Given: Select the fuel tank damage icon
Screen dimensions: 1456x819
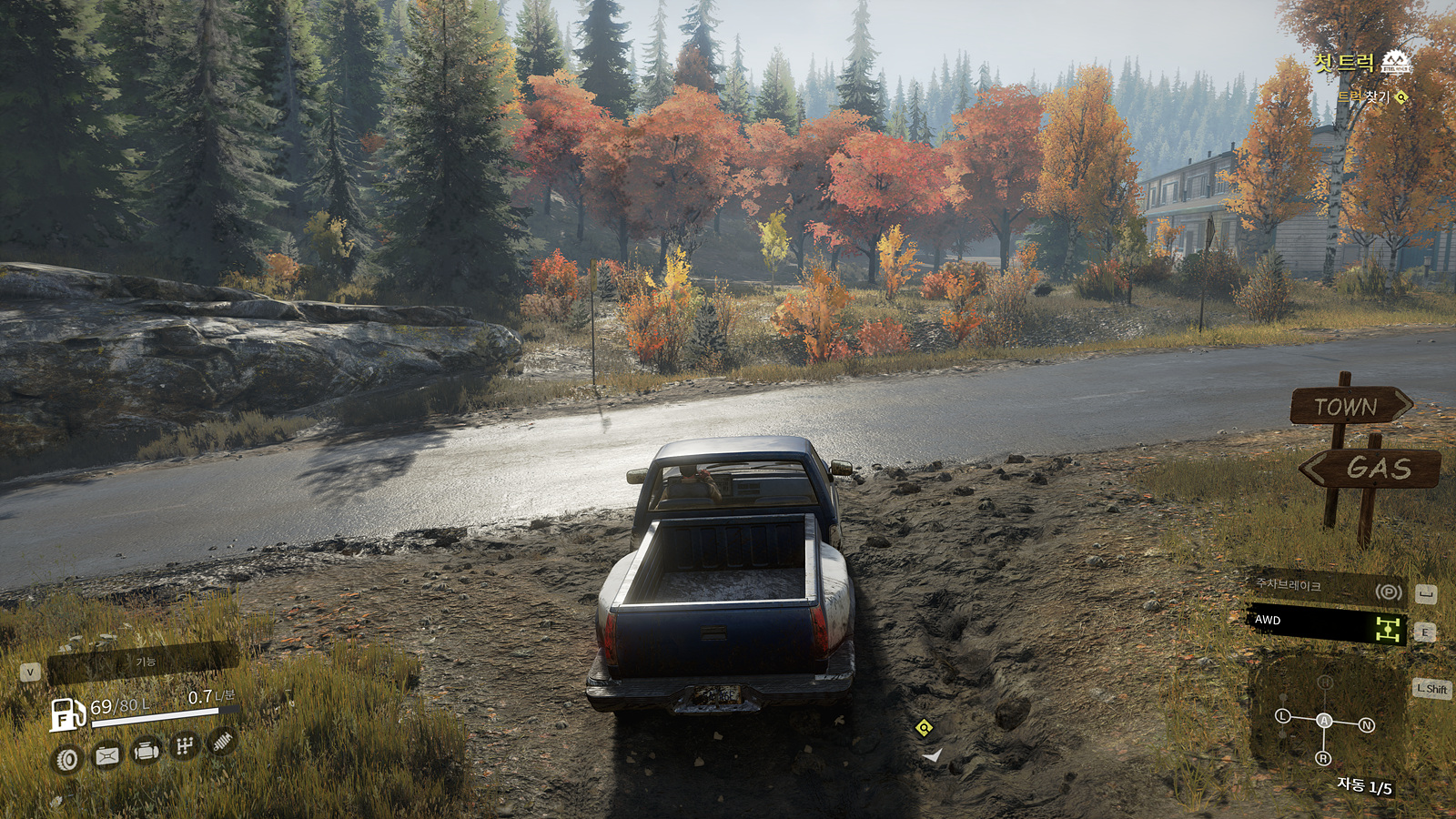Looking at the screenshot, I should point(107,755).
